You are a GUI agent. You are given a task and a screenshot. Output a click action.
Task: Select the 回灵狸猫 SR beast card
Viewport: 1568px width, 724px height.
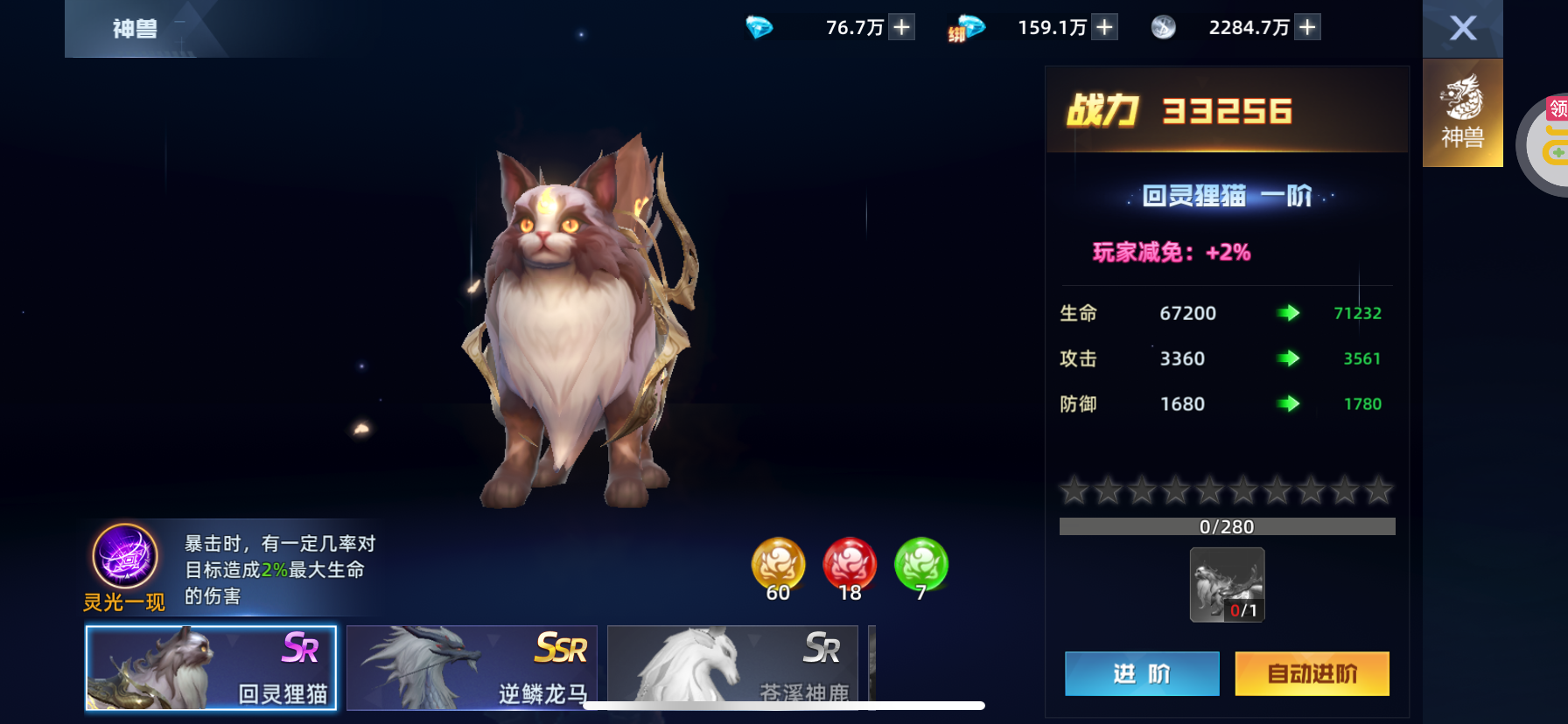(211, 667)
